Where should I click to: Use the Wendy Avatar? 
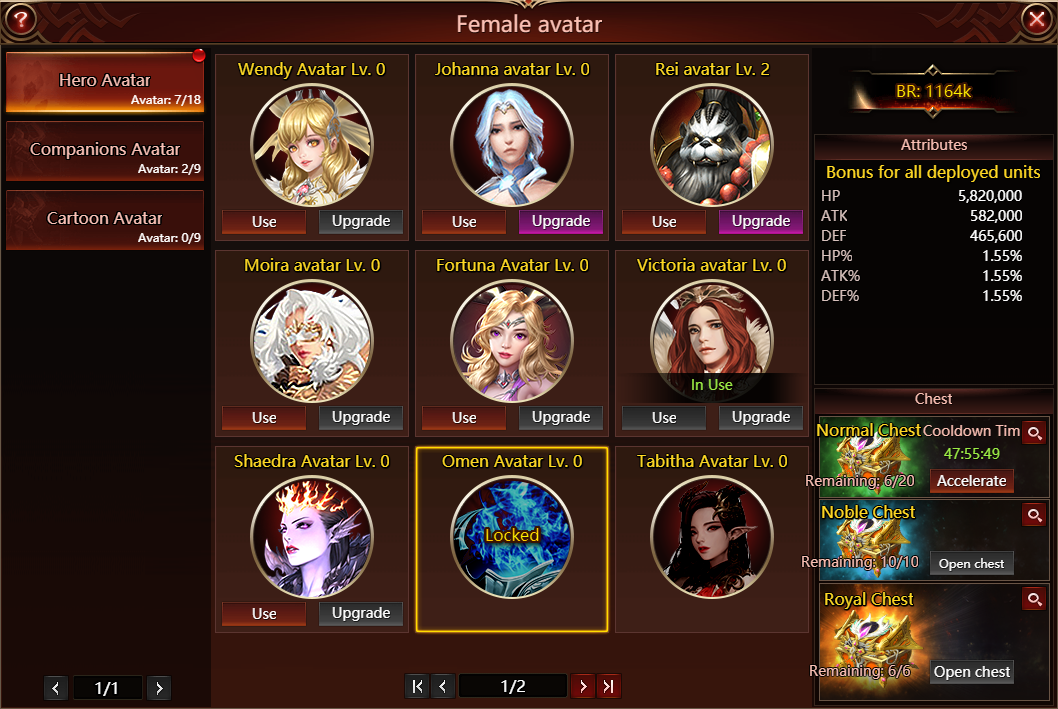(264, 221)
